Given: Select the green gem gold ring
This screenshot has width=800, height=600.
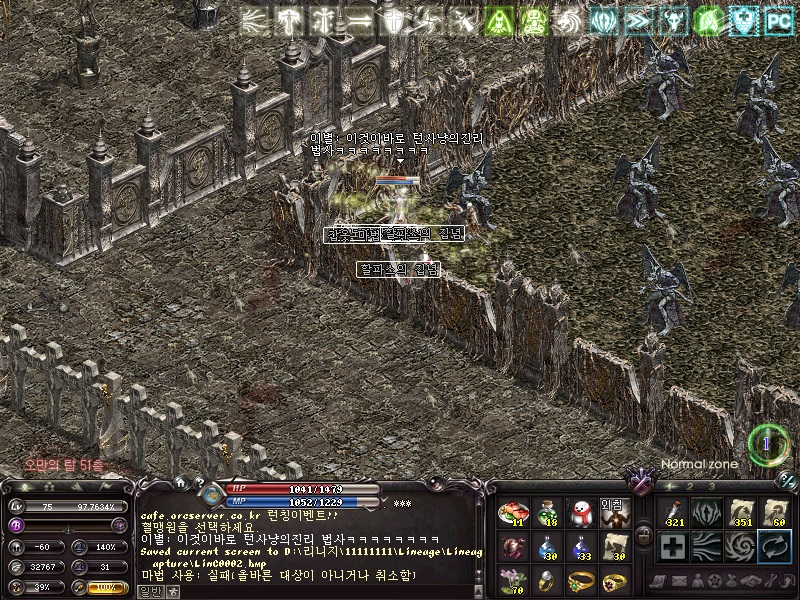Looking at the screenshot, I should (579, 581).
